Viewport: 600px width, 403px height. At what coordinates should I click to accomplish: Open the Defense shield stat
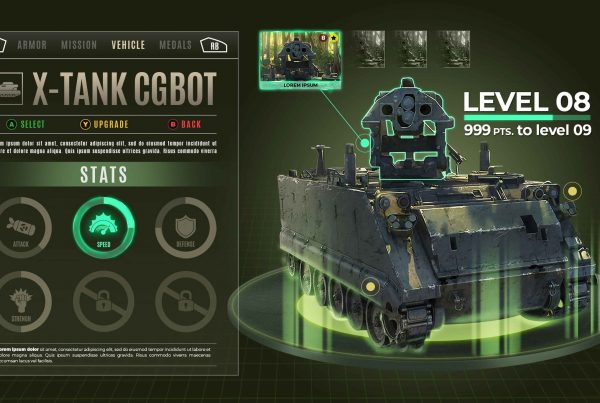[x=185, y=225]
